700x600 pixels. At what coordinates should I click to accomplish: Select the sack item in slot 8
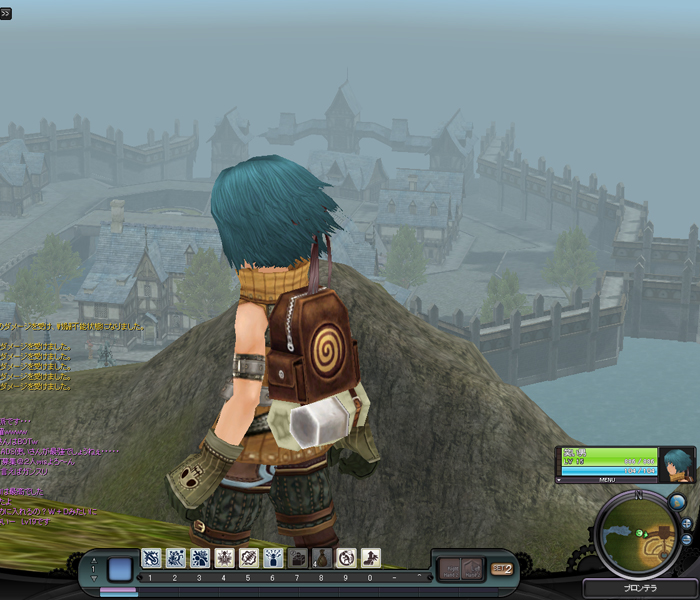[322, 558]
